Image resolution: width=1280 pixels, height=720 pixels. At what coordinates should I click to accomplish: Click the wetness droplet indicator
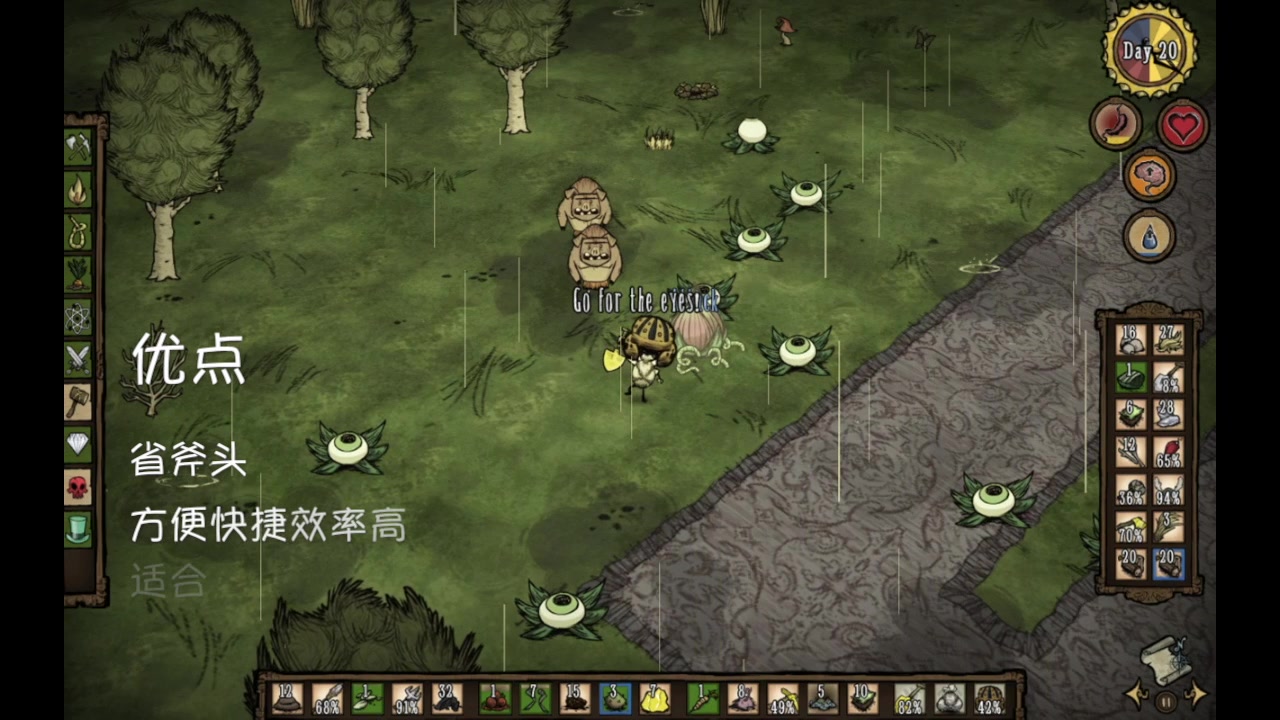pos(1150,237)
